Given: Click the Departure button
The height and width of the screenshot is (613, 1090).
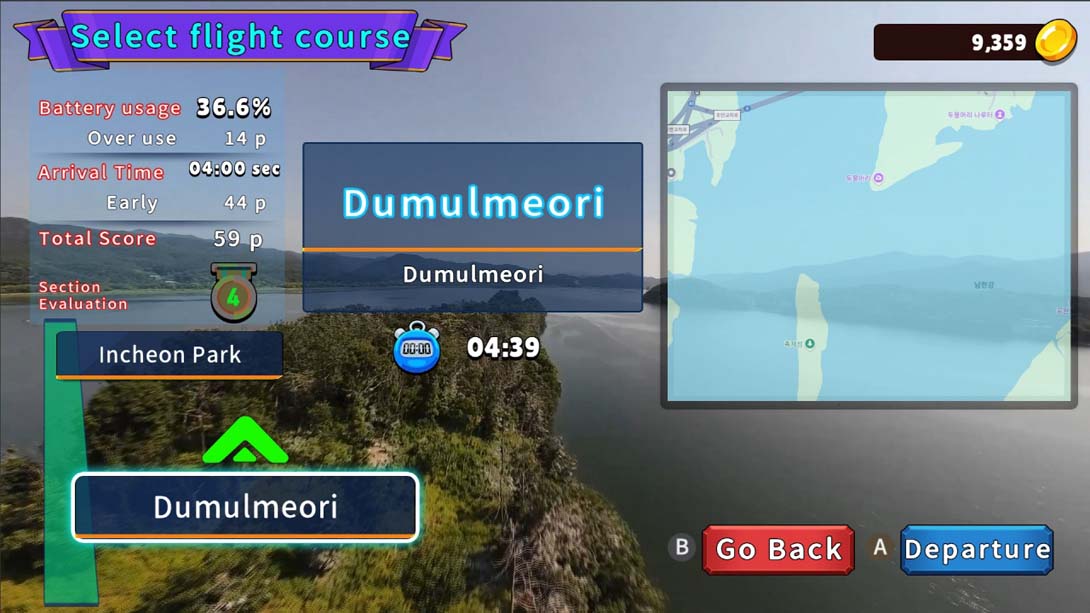Looking at the screenshot, I should click(x=976, y=550).
